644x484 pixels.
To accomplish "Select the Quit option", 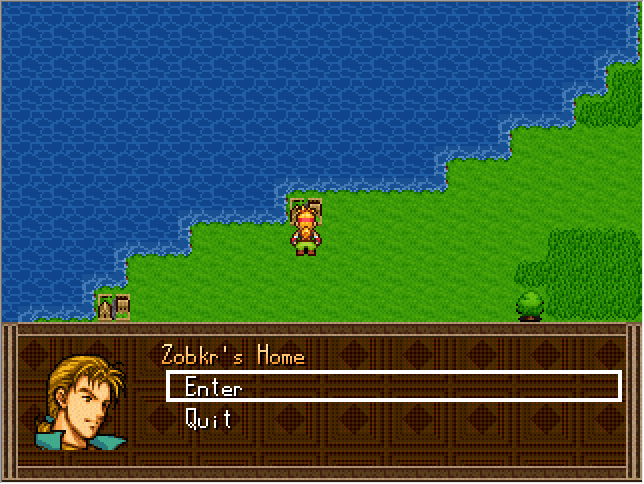I will 208,419.
